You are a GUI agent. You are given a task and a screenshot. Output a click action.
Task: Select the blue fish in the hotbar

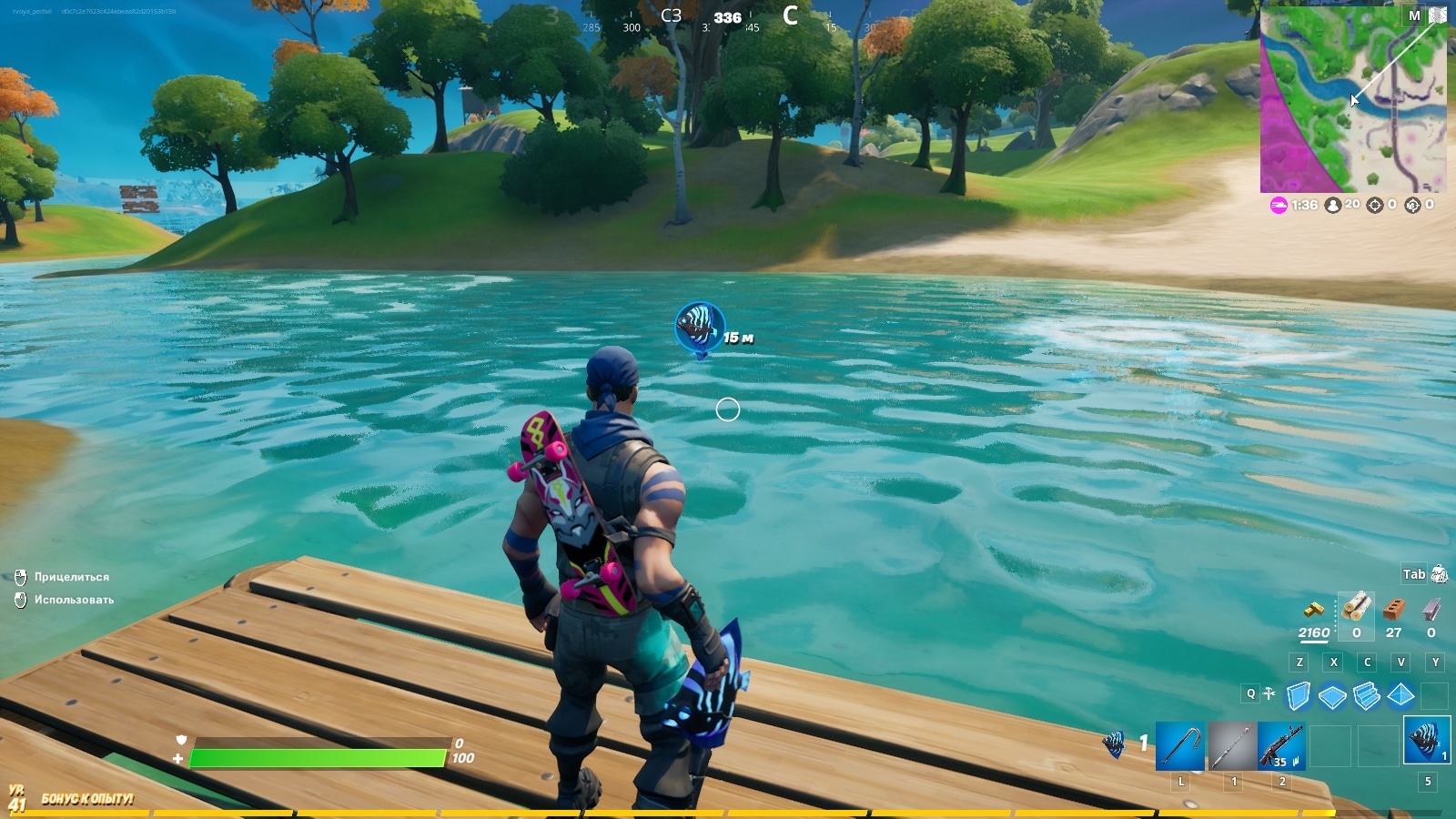coord(1426,741)
